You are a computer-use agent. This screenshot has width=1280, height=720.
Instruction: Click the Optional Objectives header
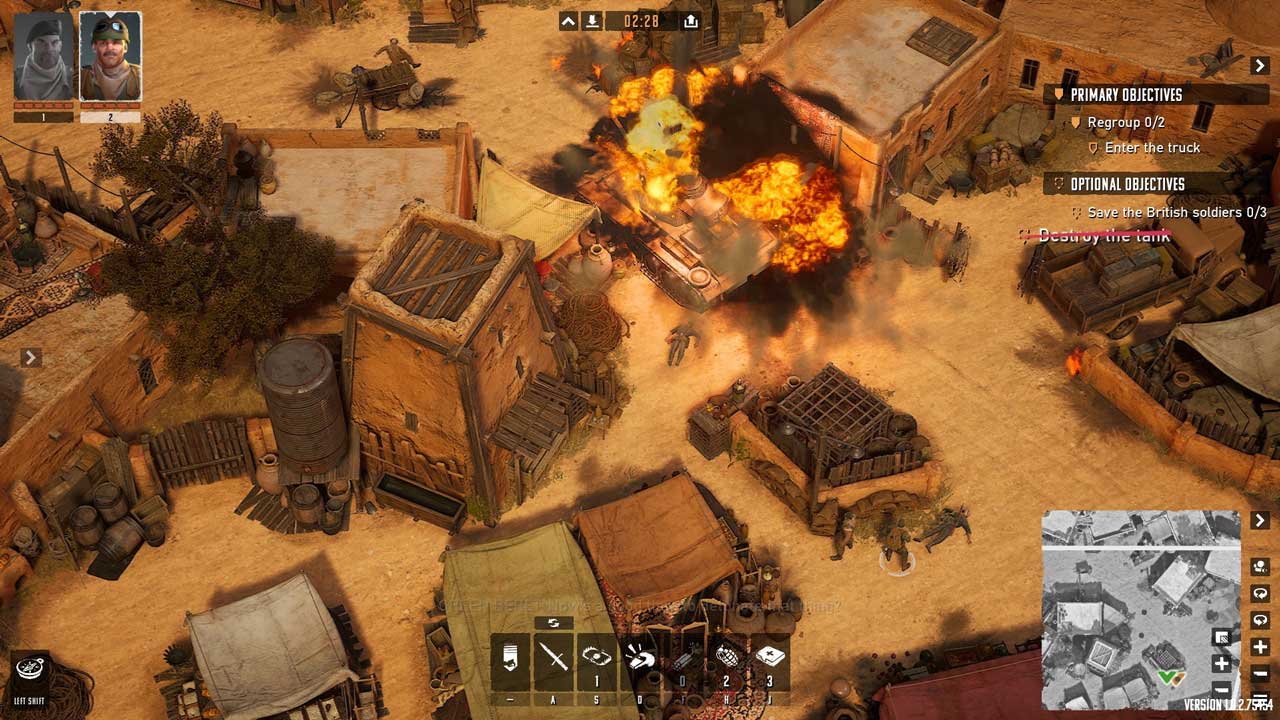[x=1127, y=184]
